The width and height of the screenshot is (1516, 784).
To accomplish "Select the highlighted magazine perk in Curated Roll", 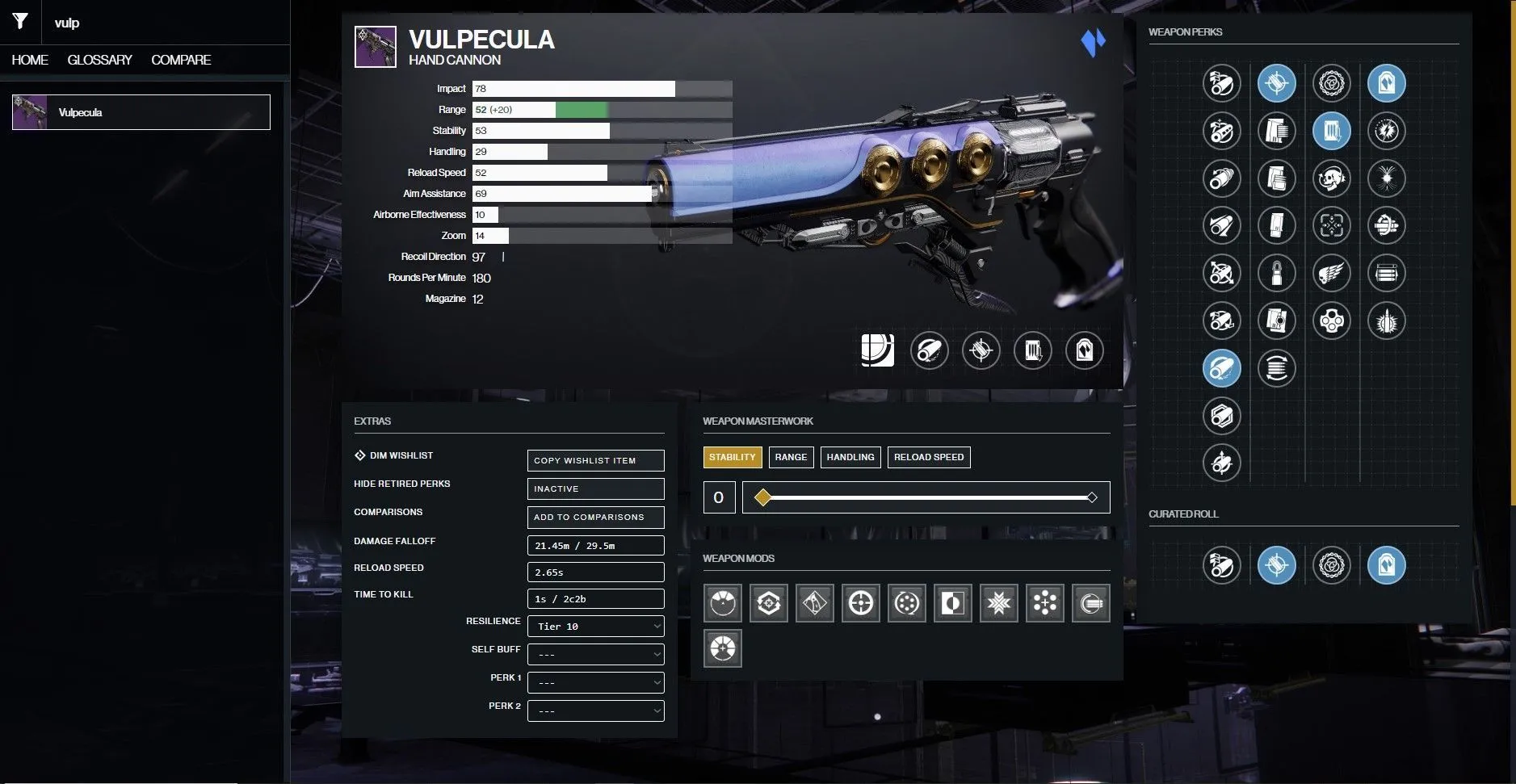I will (1278, 565).
